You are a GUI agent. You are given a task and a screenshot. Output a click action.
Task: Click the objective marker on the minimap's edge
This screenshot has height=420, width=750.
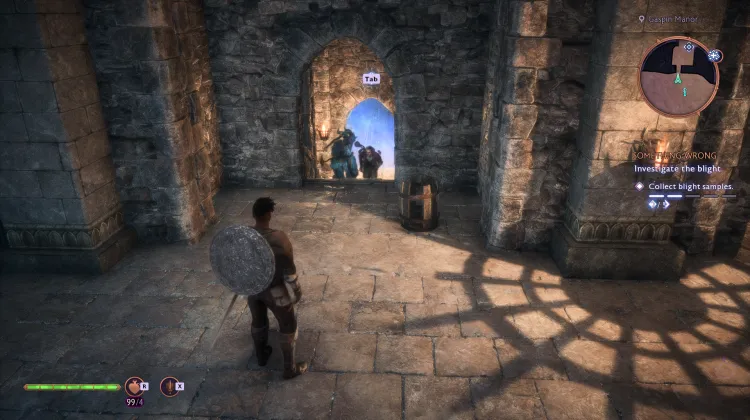(714, 54)
